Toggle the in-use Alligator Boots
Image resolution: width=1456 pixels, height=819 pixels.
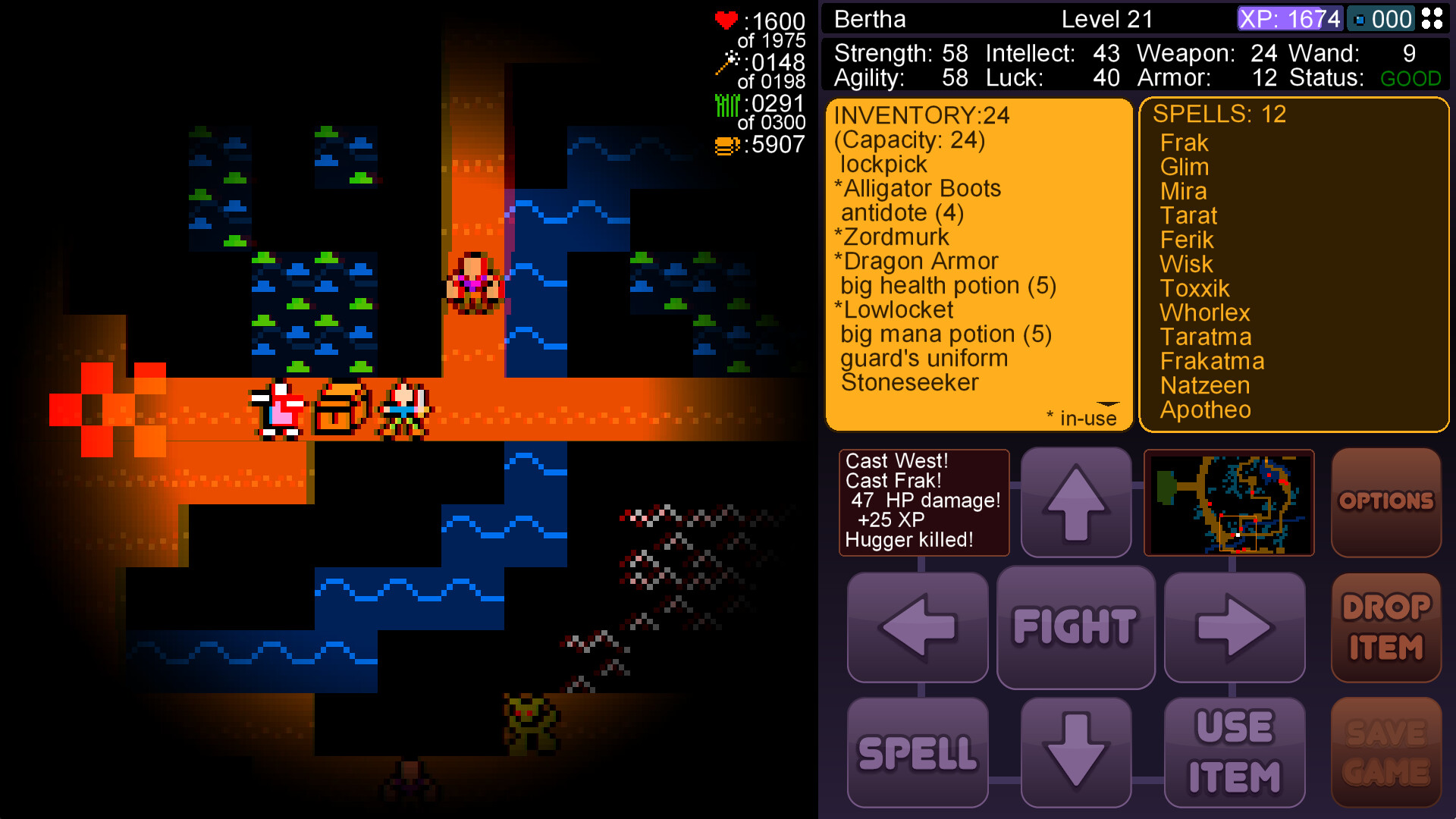tap(920, 188)
